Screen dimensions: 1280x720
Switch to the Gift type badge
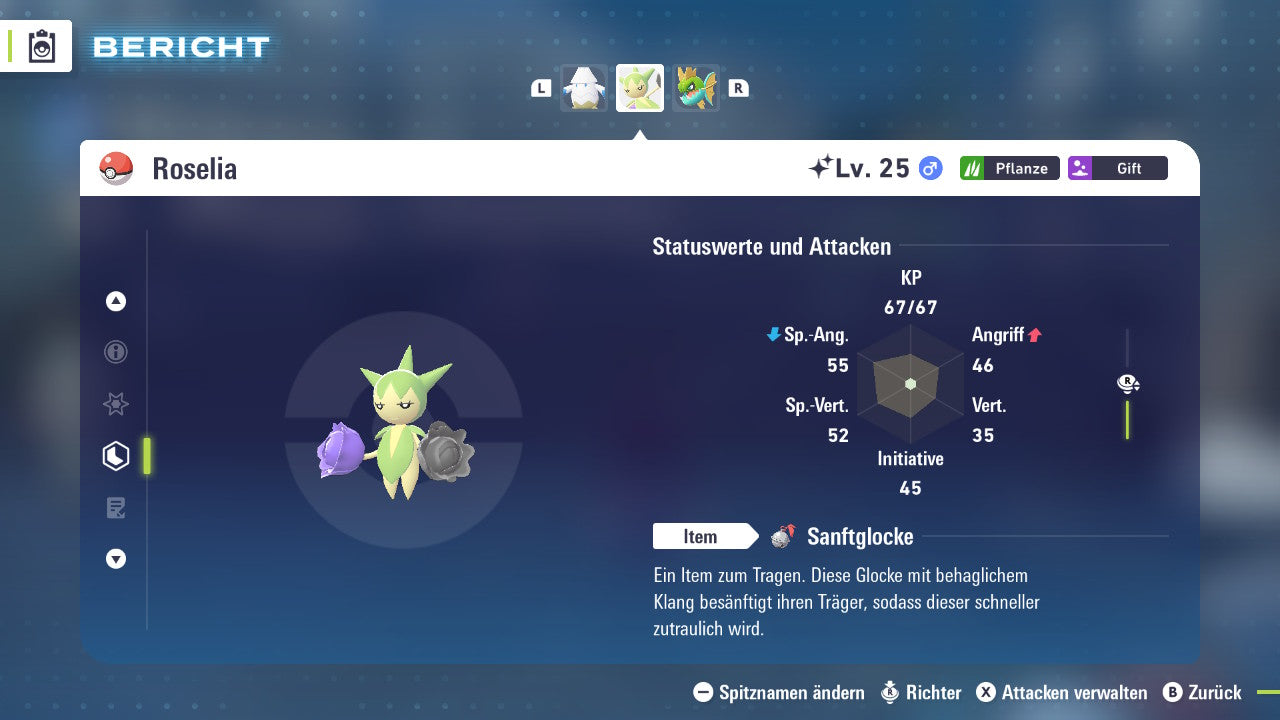1117,168
